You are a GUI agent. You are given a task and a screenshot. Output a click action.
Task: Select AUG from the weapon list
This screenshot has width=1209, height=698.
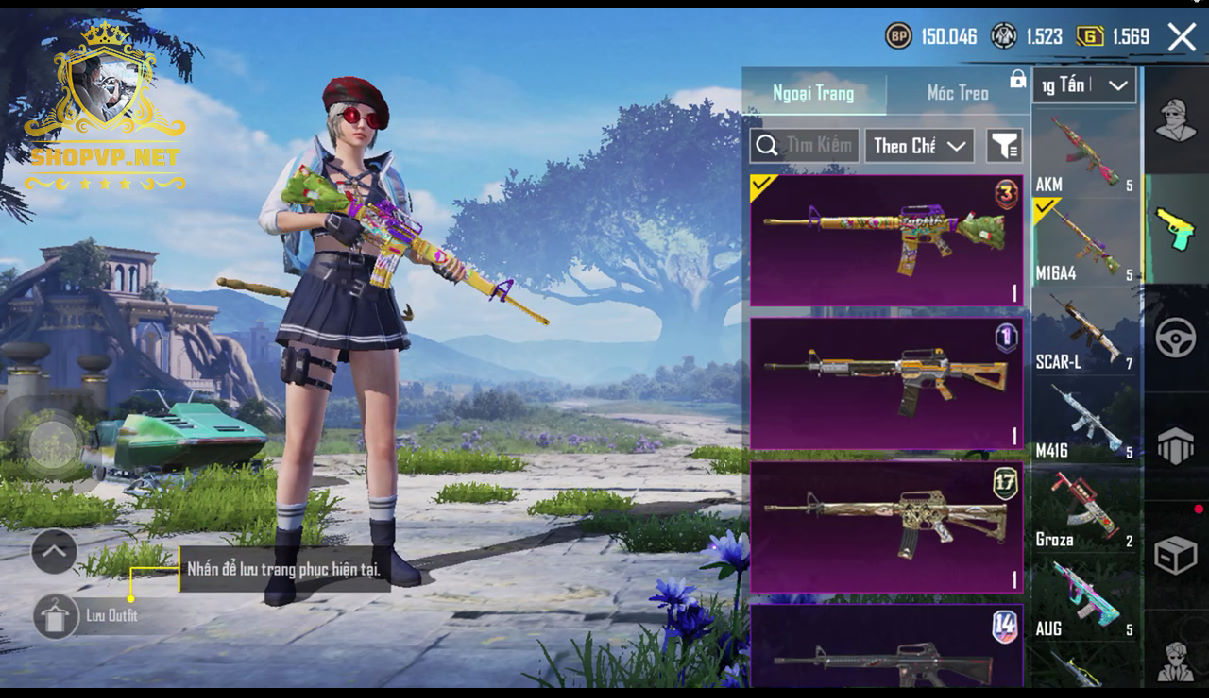(x=1085, y=599)
